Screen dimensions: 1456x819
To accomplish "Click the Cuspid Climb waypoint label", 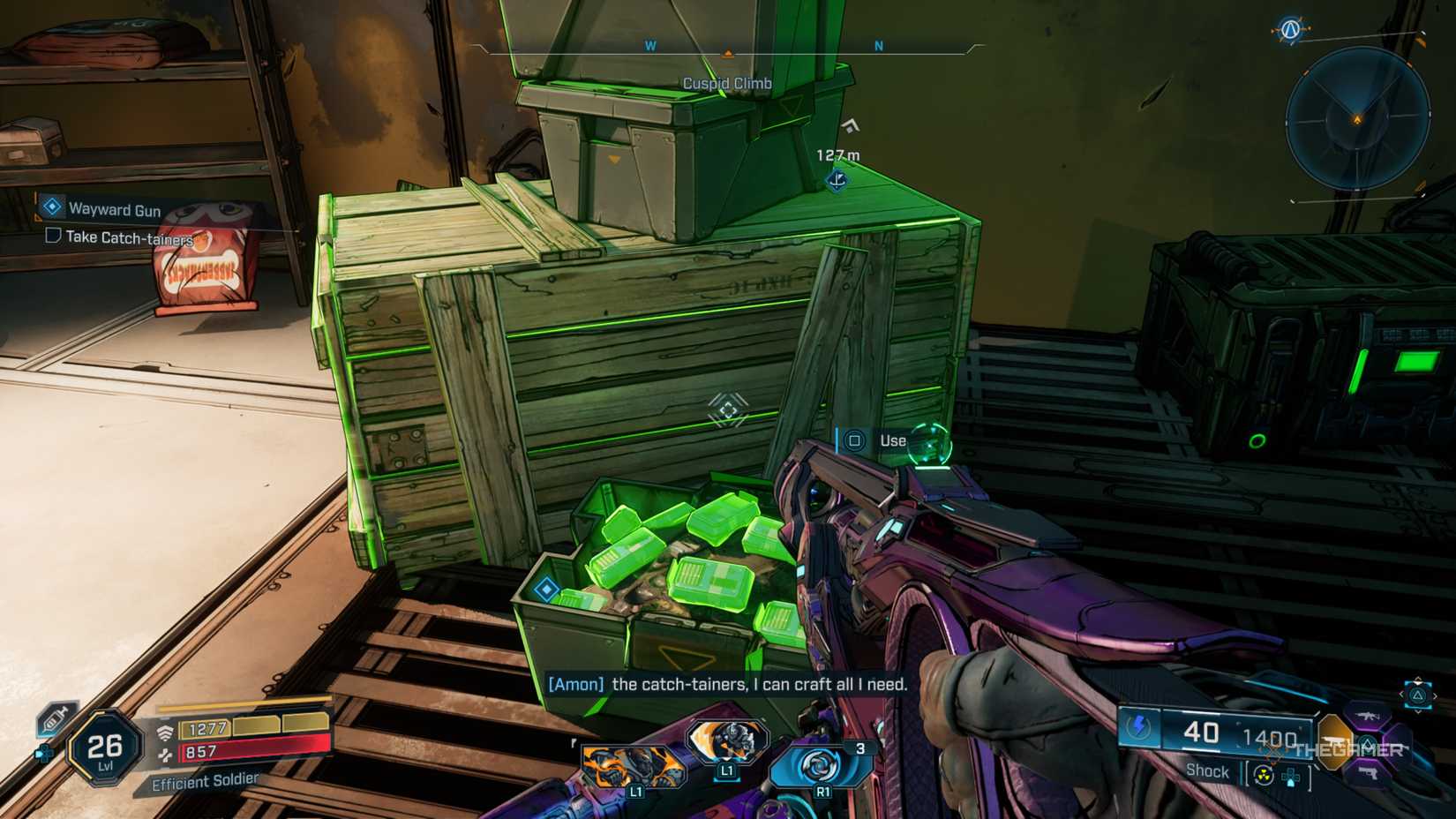I will [727, 84].
